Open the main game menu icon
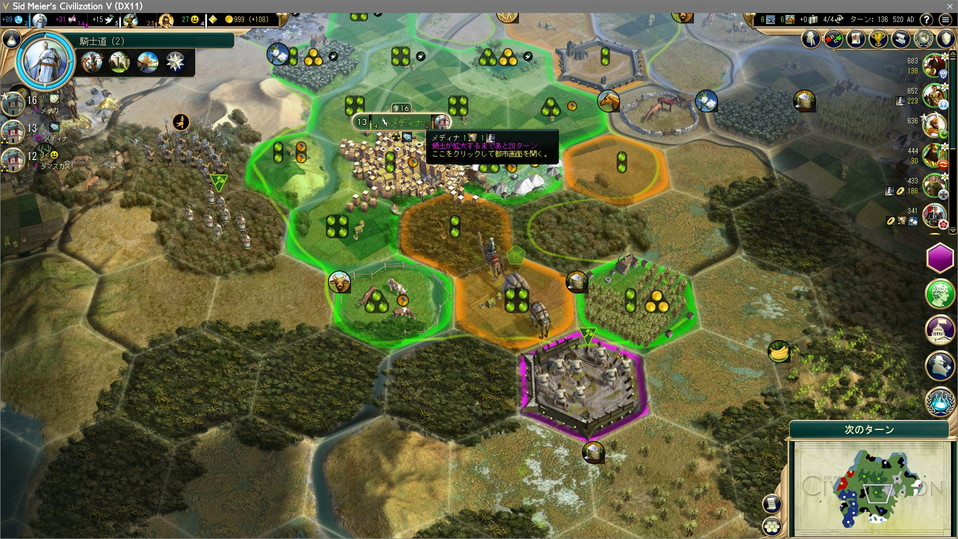958x539 pixels. 945,19
